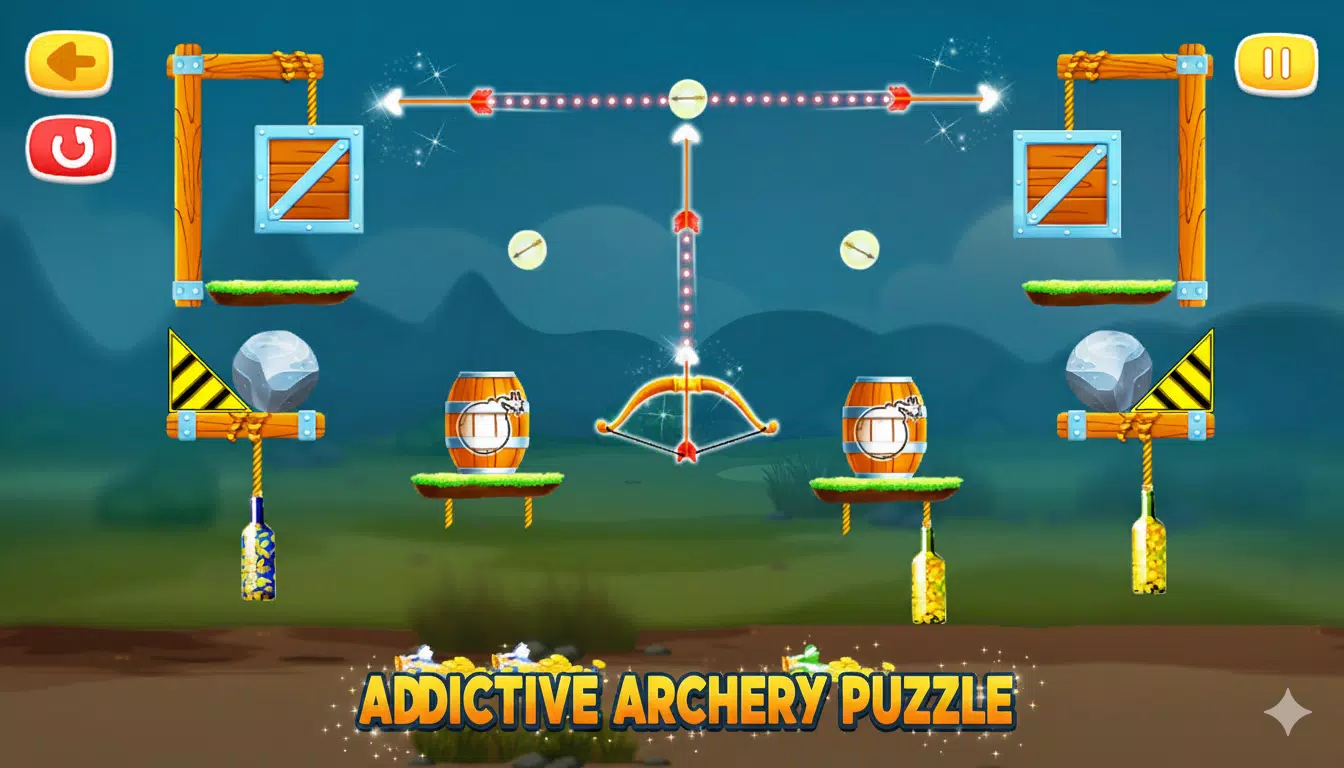Click the coin on the horizontal arrow track

(686, 97)
